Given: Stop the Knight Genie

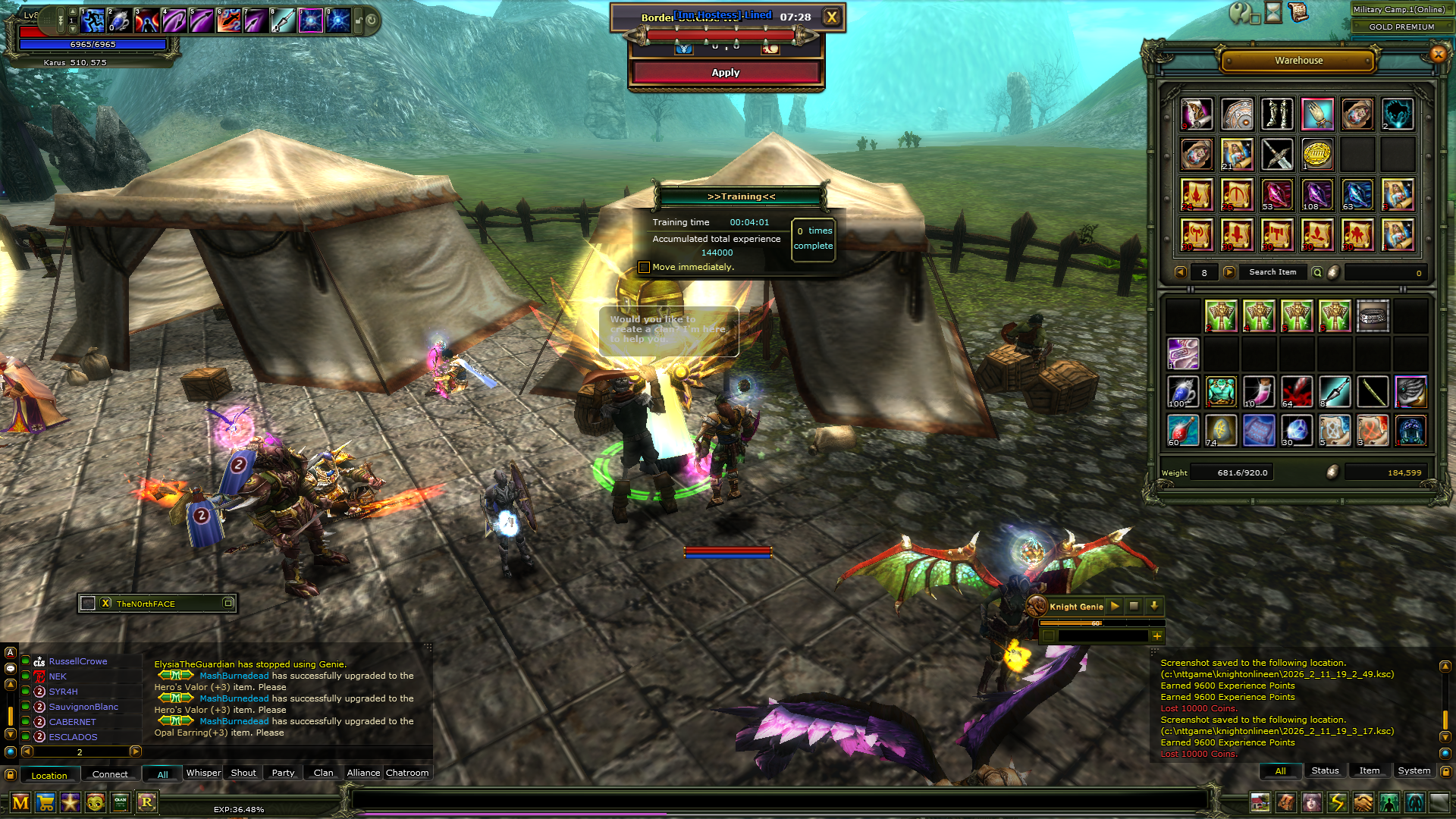Looking at the screenshot, I should [1134, 606].
